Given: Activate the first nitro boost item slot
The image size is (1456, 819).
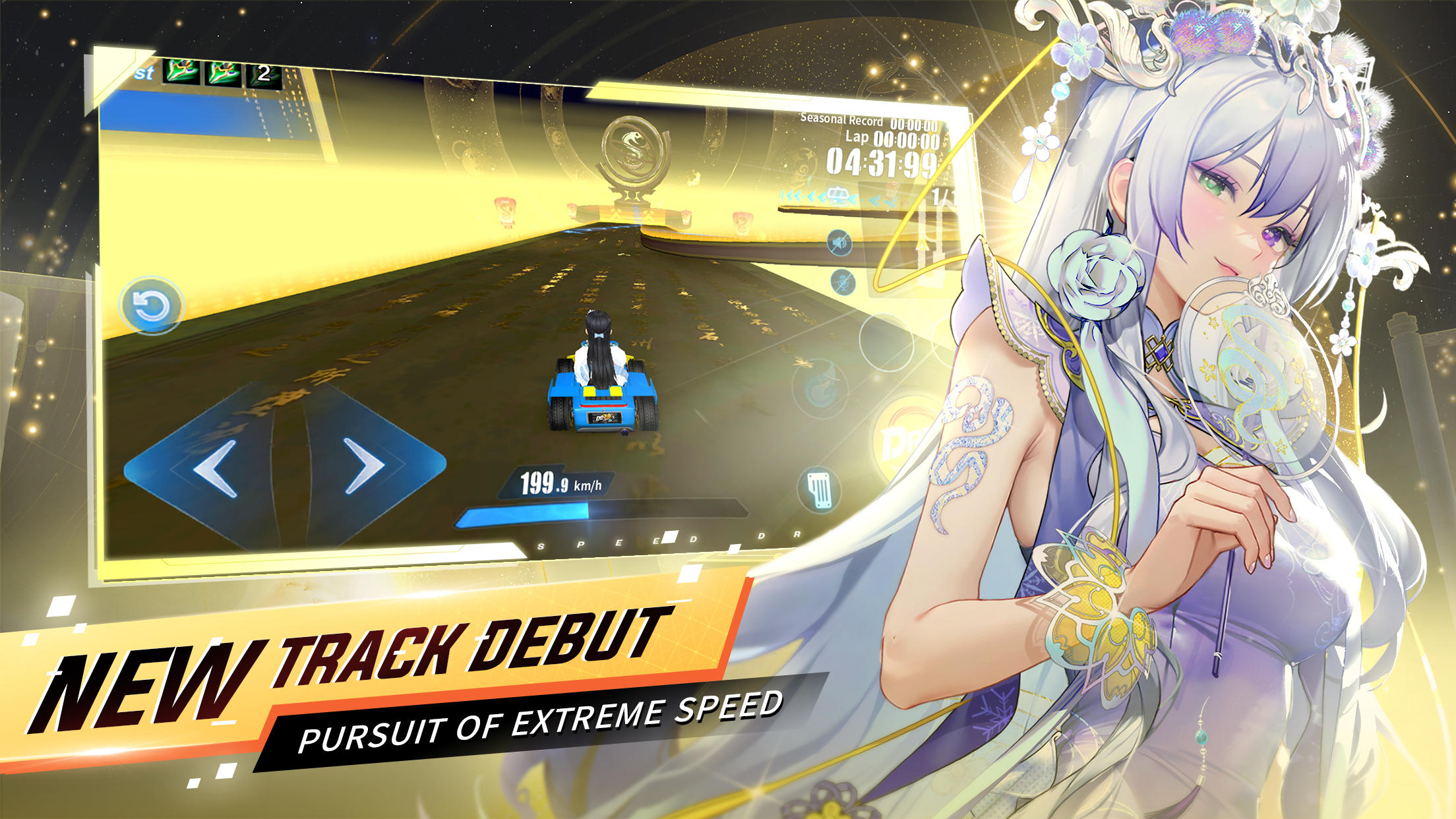Looking at the screenshot, I should 183,73.
